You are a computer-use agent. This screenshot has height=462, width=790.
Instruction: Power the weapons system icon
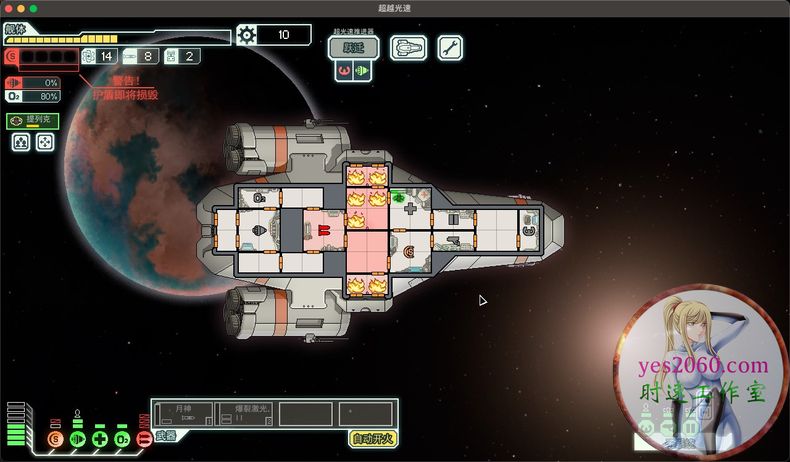click(144, 438)
